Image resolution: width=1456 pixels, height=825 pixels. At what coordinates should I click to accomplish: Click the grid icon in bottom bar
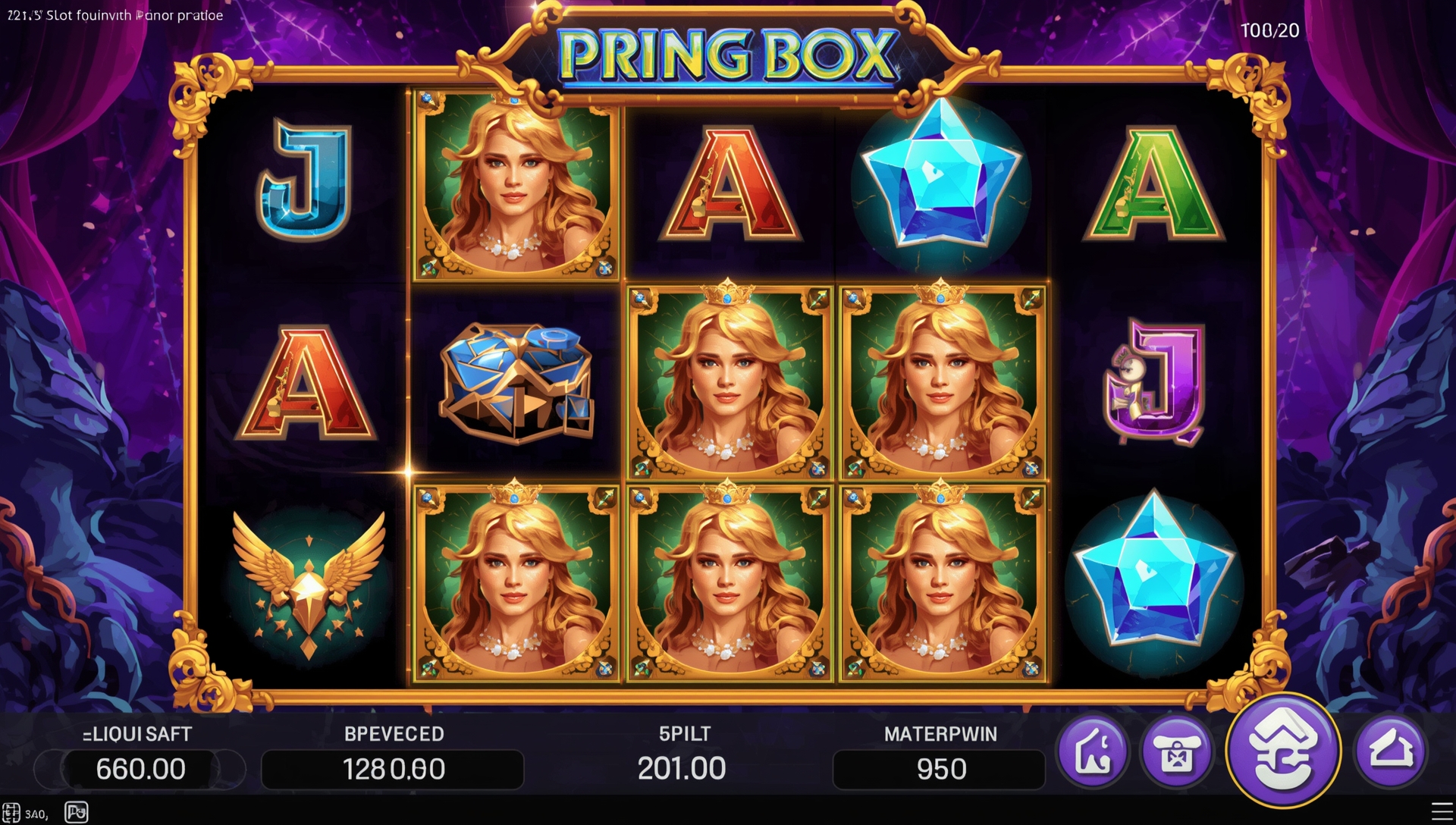(x=11, y=813)
